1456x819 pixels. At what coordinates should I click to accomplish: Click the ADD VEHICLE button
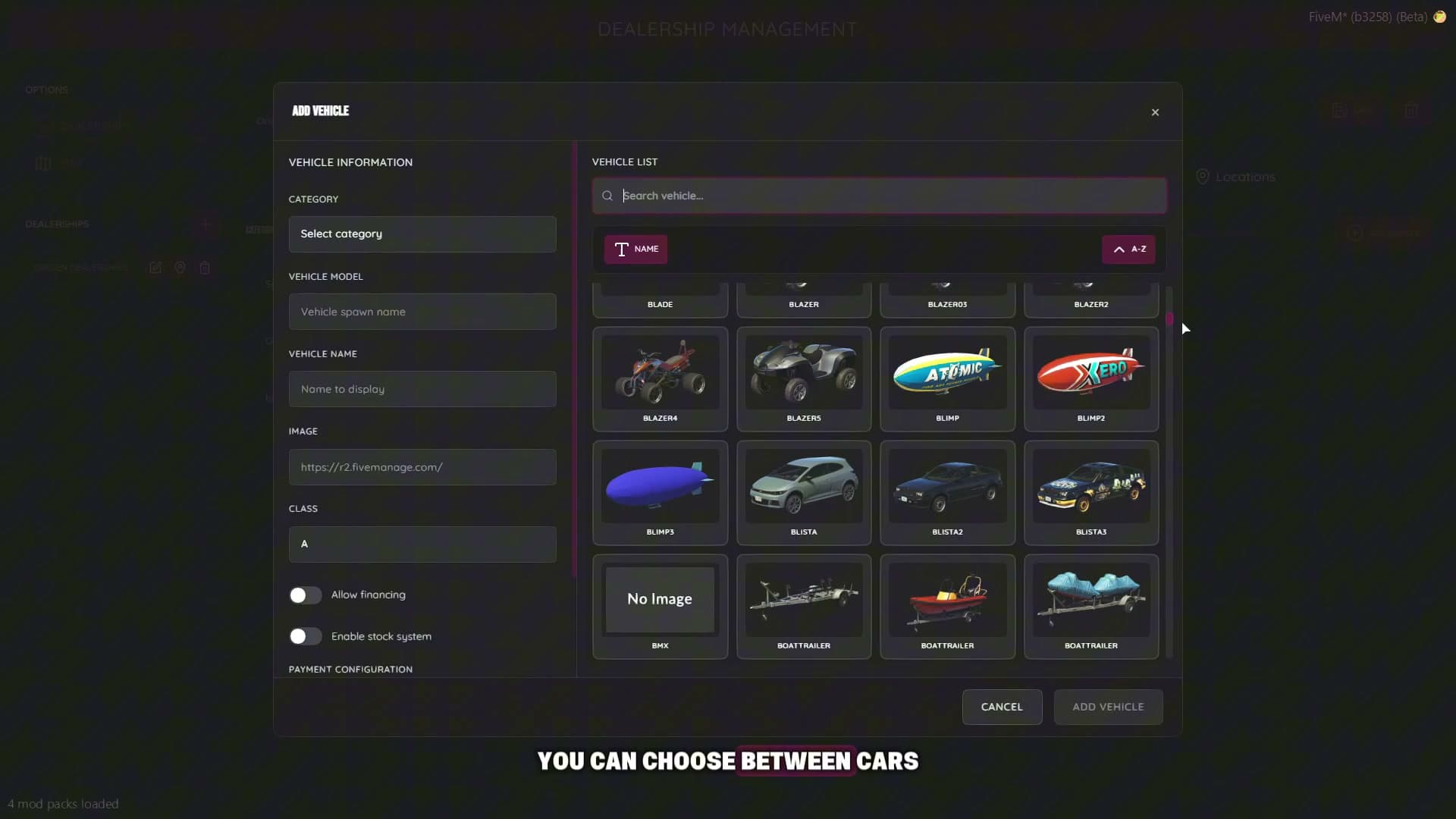coord(1108,707)
